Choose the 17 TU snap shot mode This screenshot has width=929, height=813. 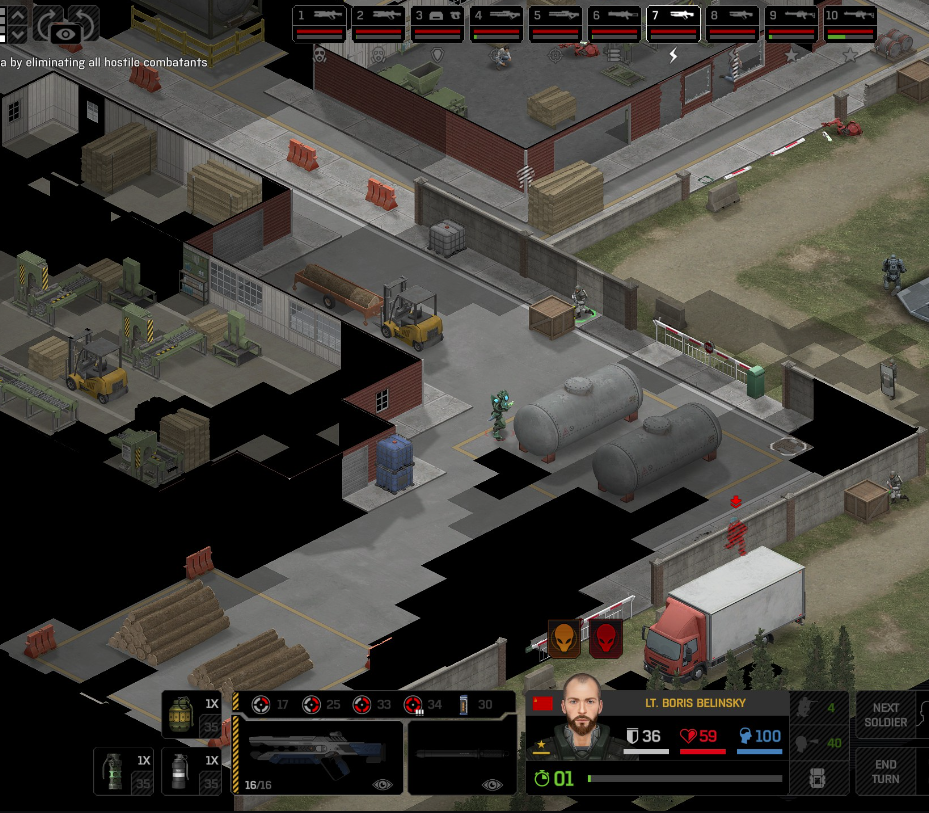click(271, 704)
